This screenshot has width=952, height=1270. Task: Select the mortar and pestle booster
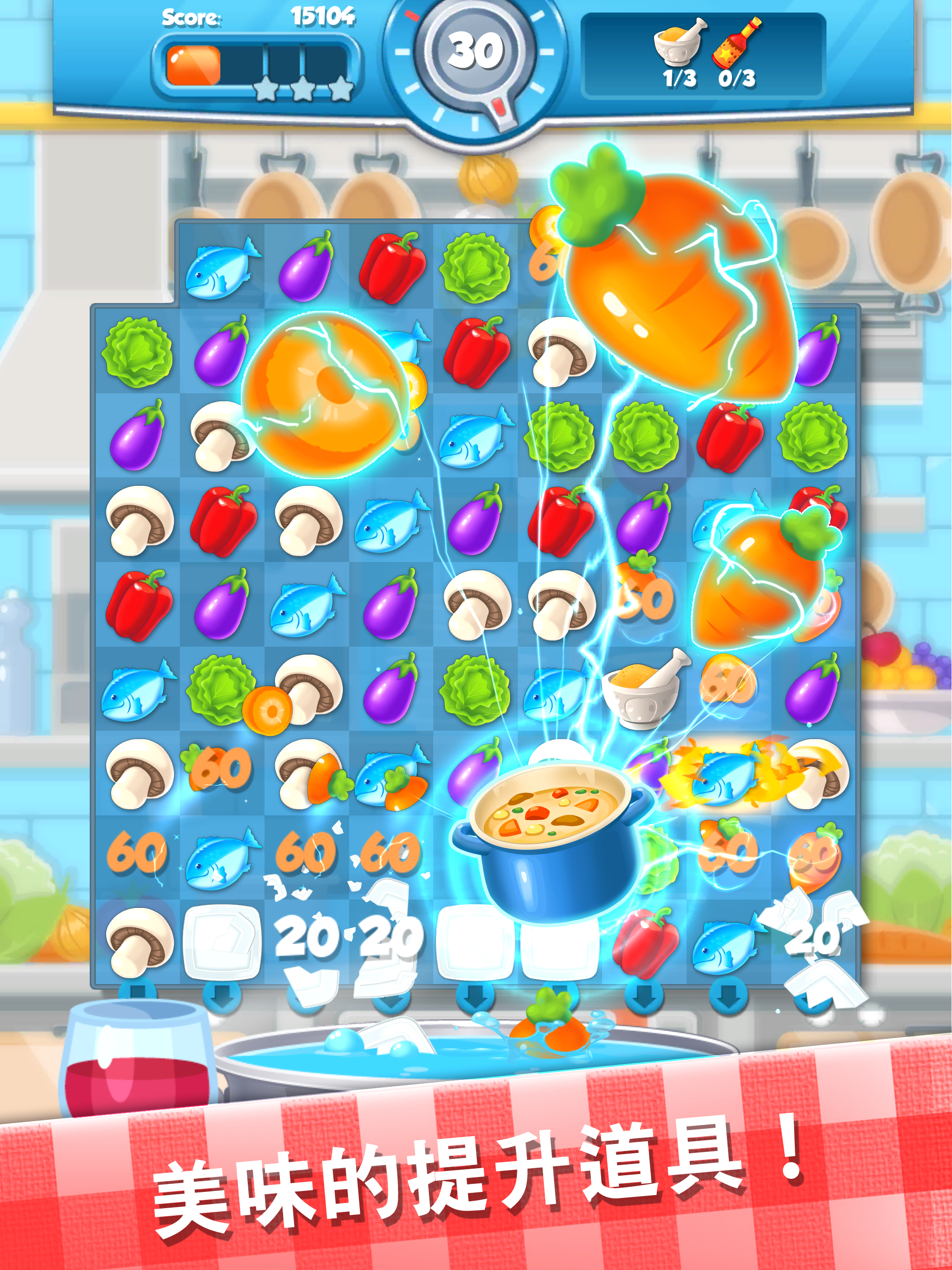677,43
